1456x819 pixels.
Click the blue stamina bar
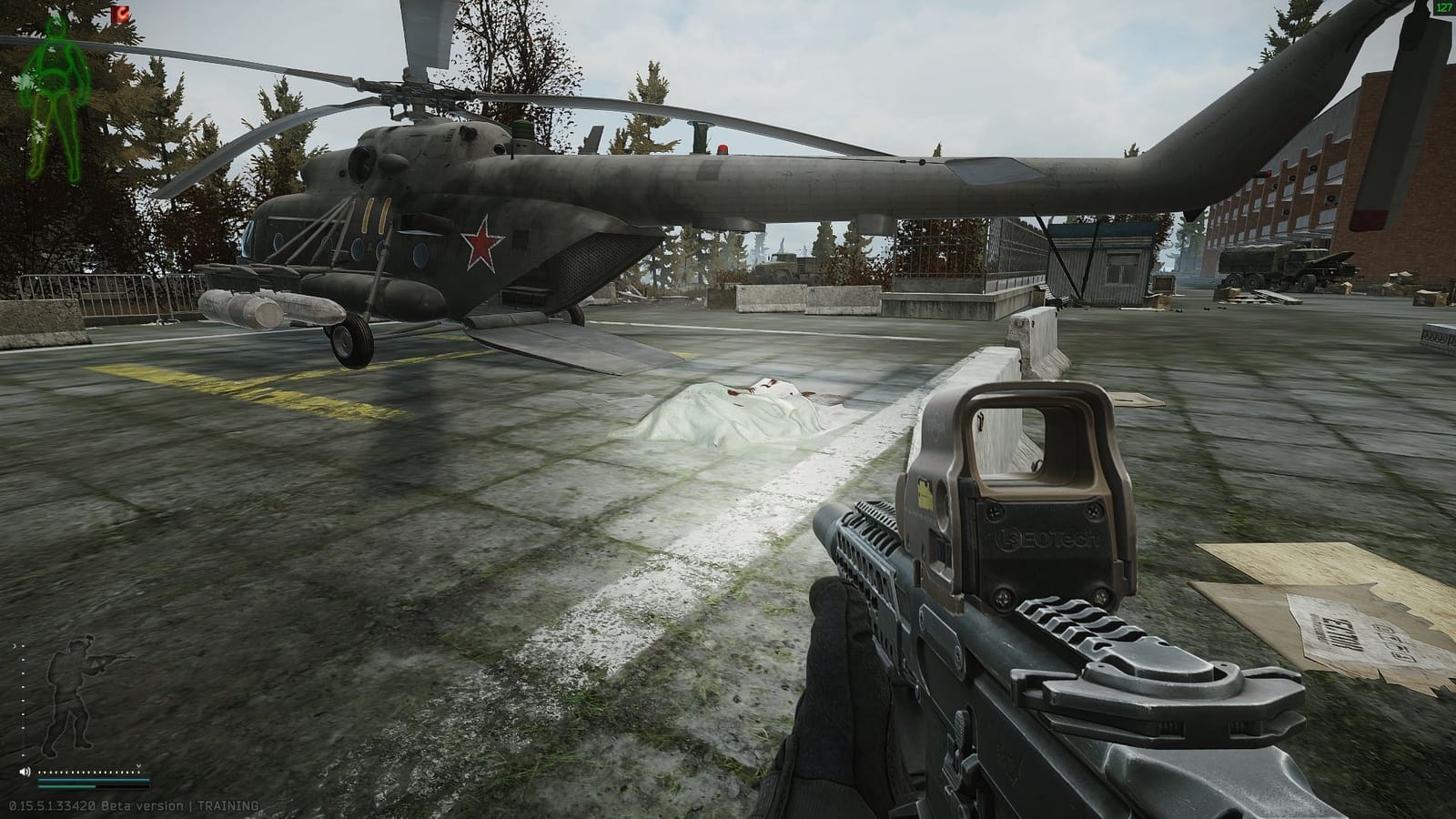94,780
